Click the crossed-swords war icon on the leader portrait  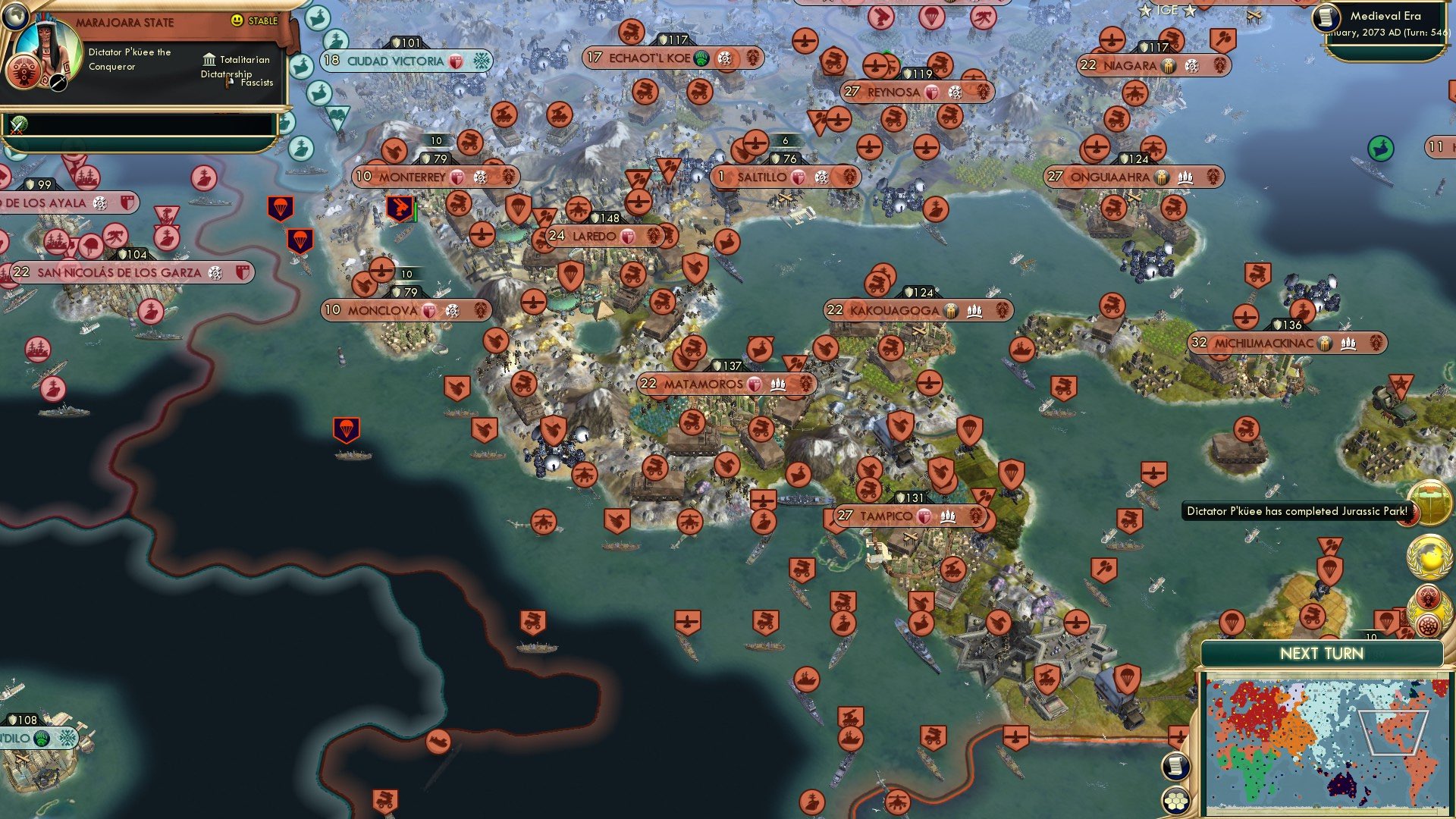(58, 83)
